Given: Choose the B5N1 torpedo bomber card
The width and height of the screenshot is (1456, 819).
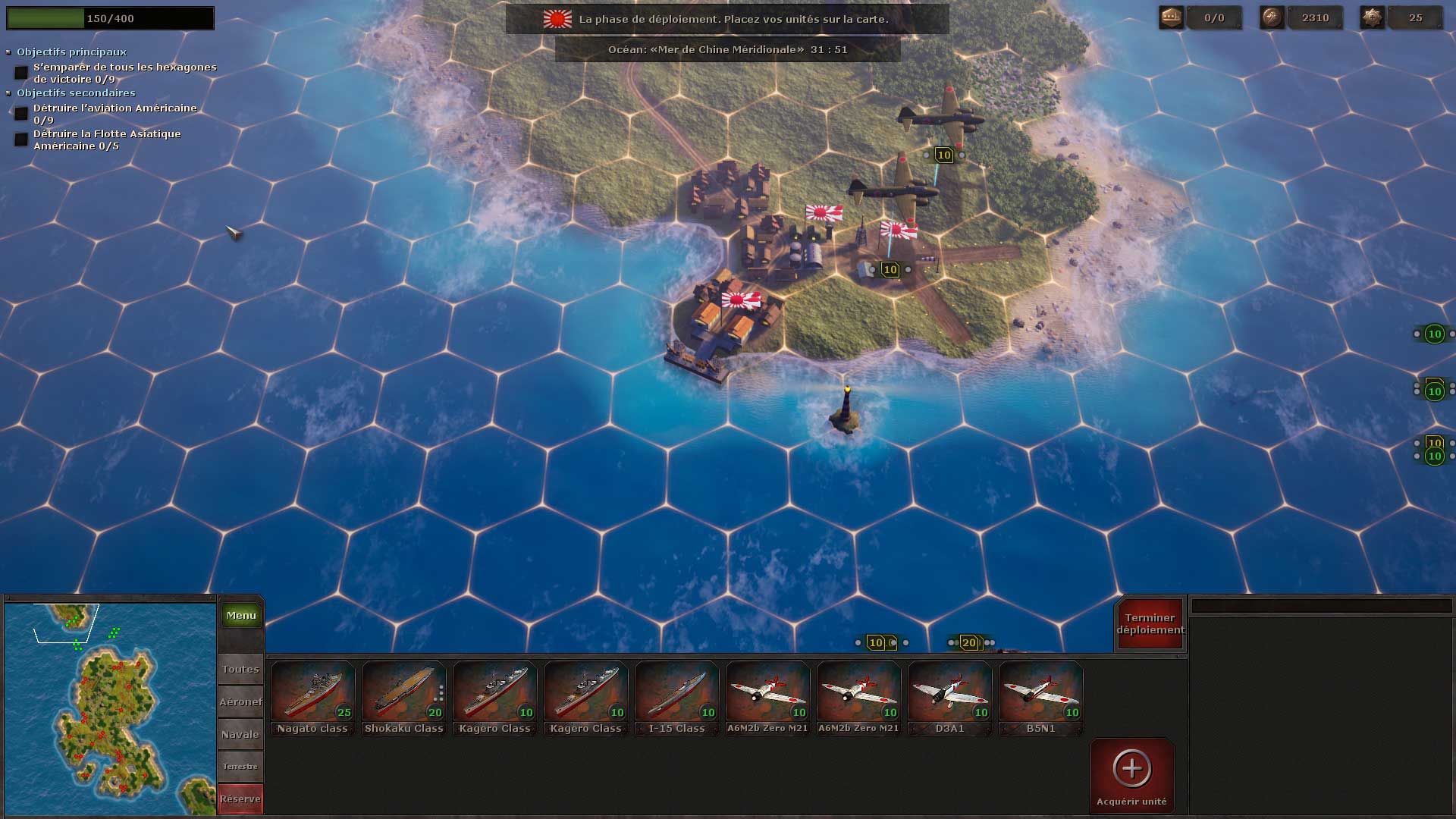Looking at the screenshot, I should pyautogui.click(x=1040, y=698).
